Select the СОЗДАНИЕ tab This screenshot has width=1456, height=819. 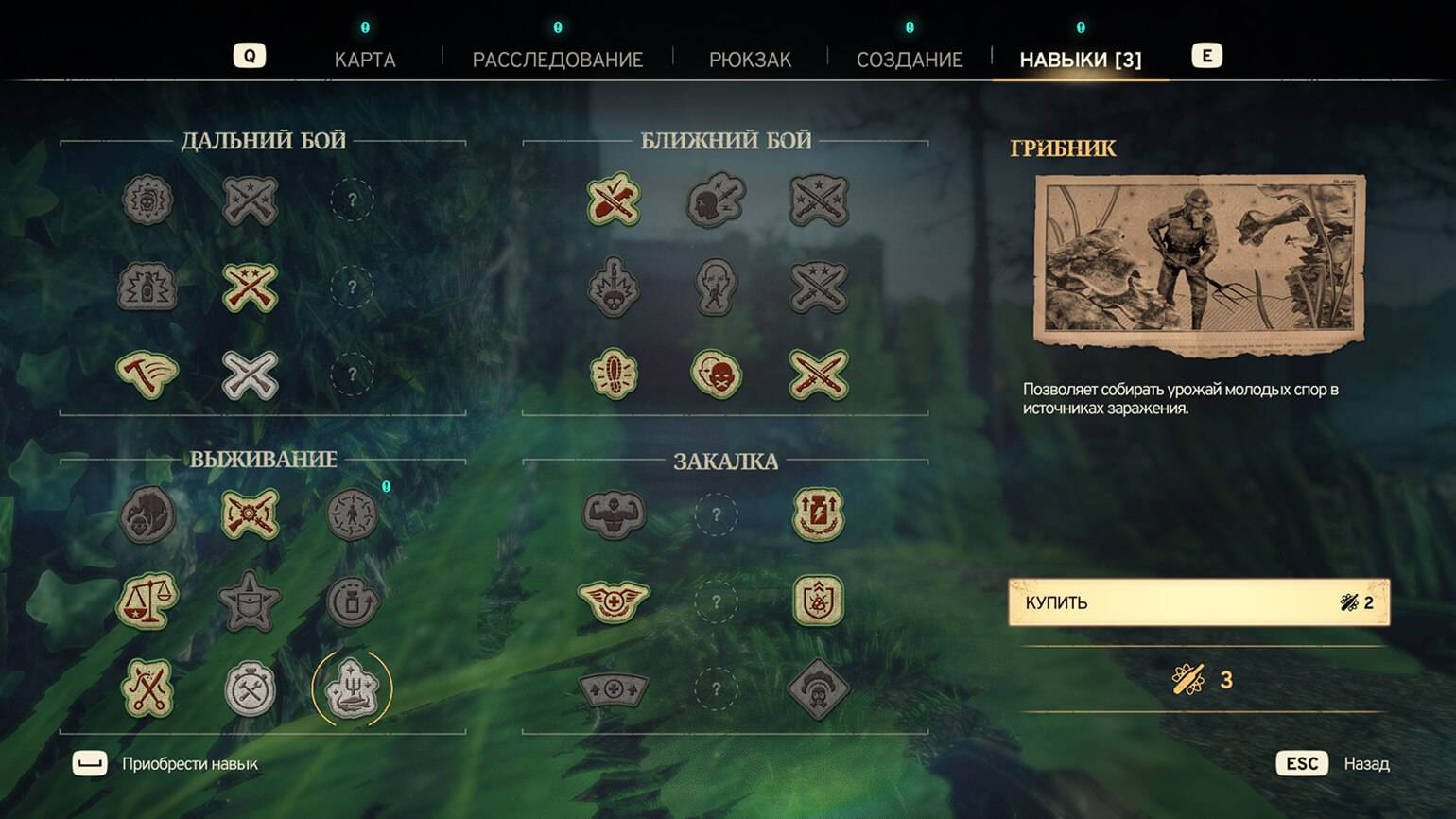click(x=909, y=60)
